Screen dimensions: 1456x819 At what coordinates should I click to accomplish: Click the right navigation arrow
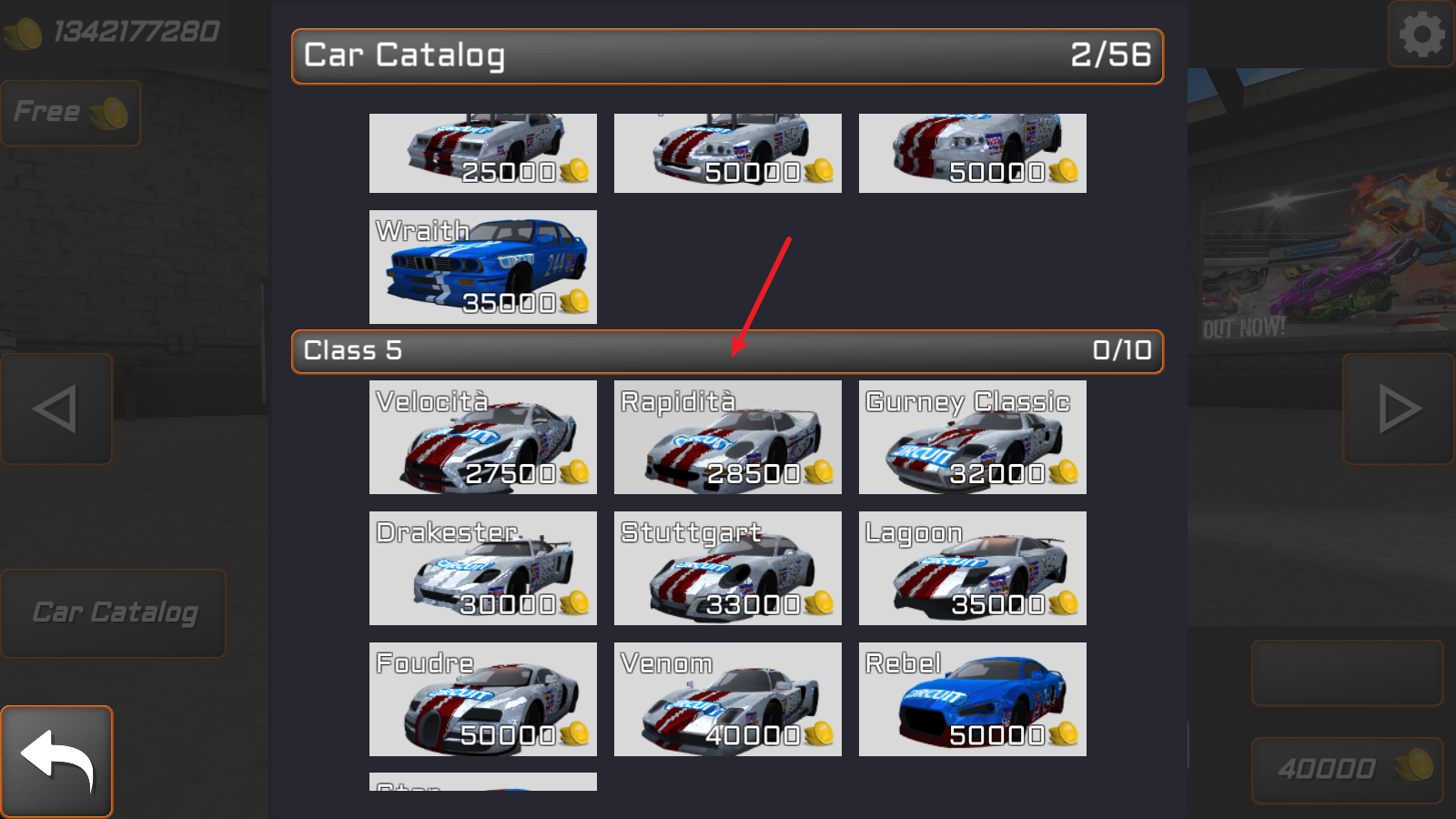click(x=1399, y=409)
